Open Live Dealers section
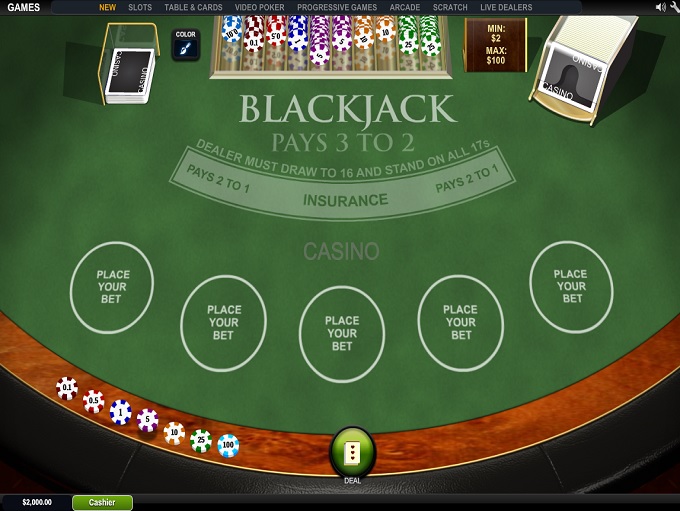 pyautogui.click(x=506, y=7)
